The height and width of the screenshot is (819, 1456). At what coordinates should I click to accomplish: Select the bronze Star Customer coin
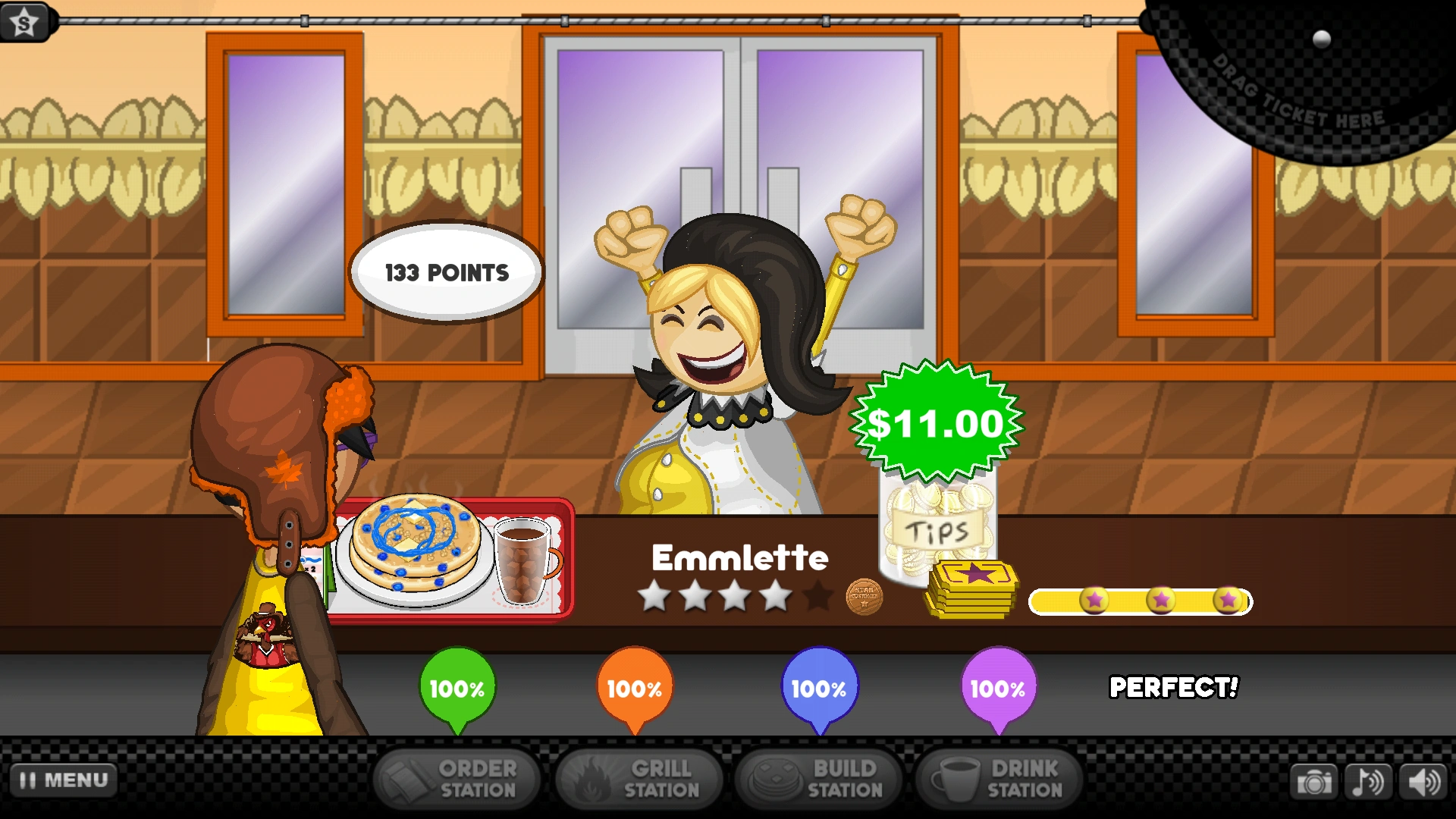[x=864, y=596]
